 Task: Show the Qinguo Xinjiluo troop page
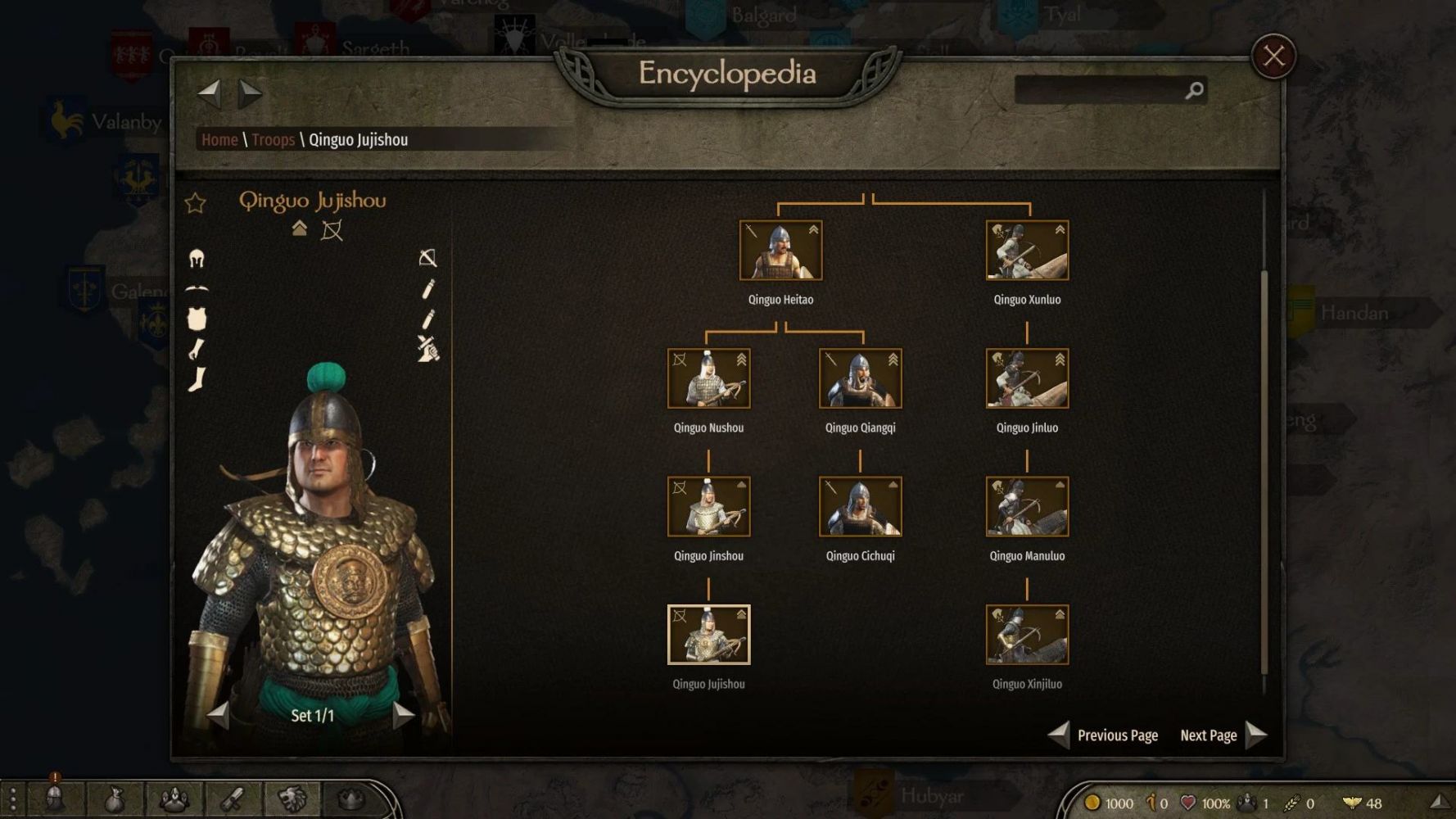tap(1027, 635)
